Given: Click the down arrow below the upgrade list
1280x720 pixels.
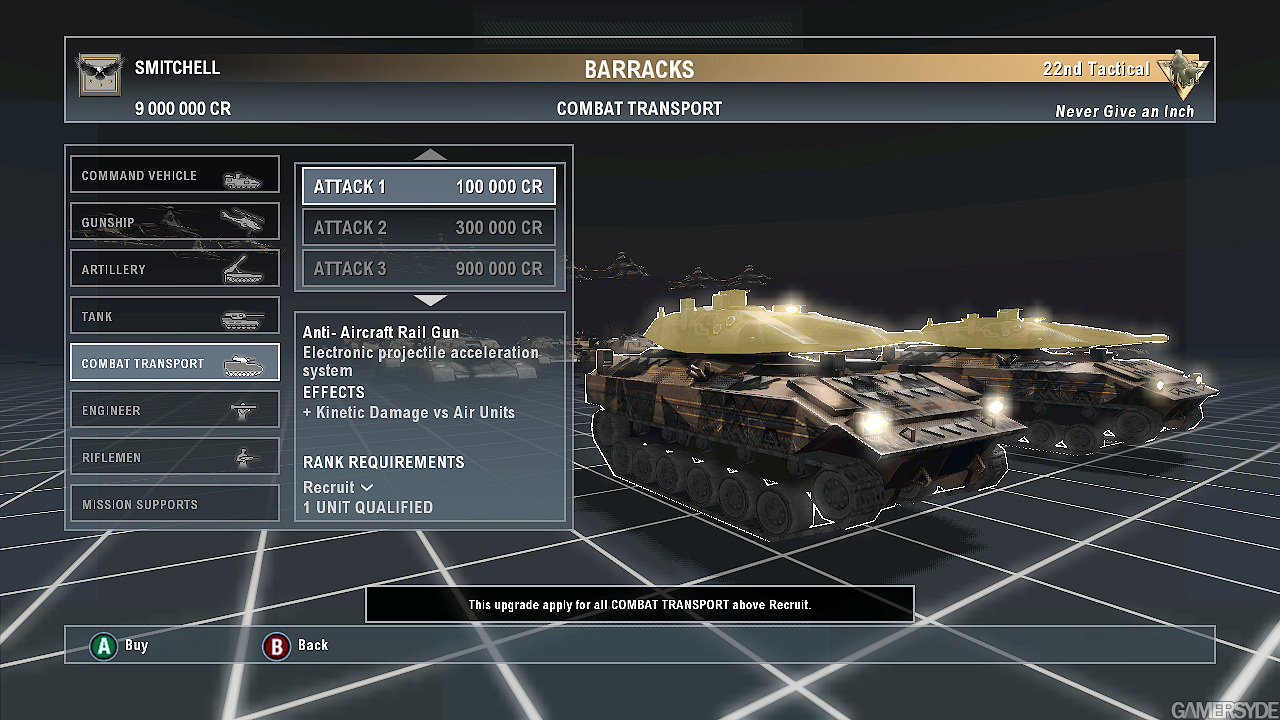Looking at the screenshot, I should click(x=430, y=300).
